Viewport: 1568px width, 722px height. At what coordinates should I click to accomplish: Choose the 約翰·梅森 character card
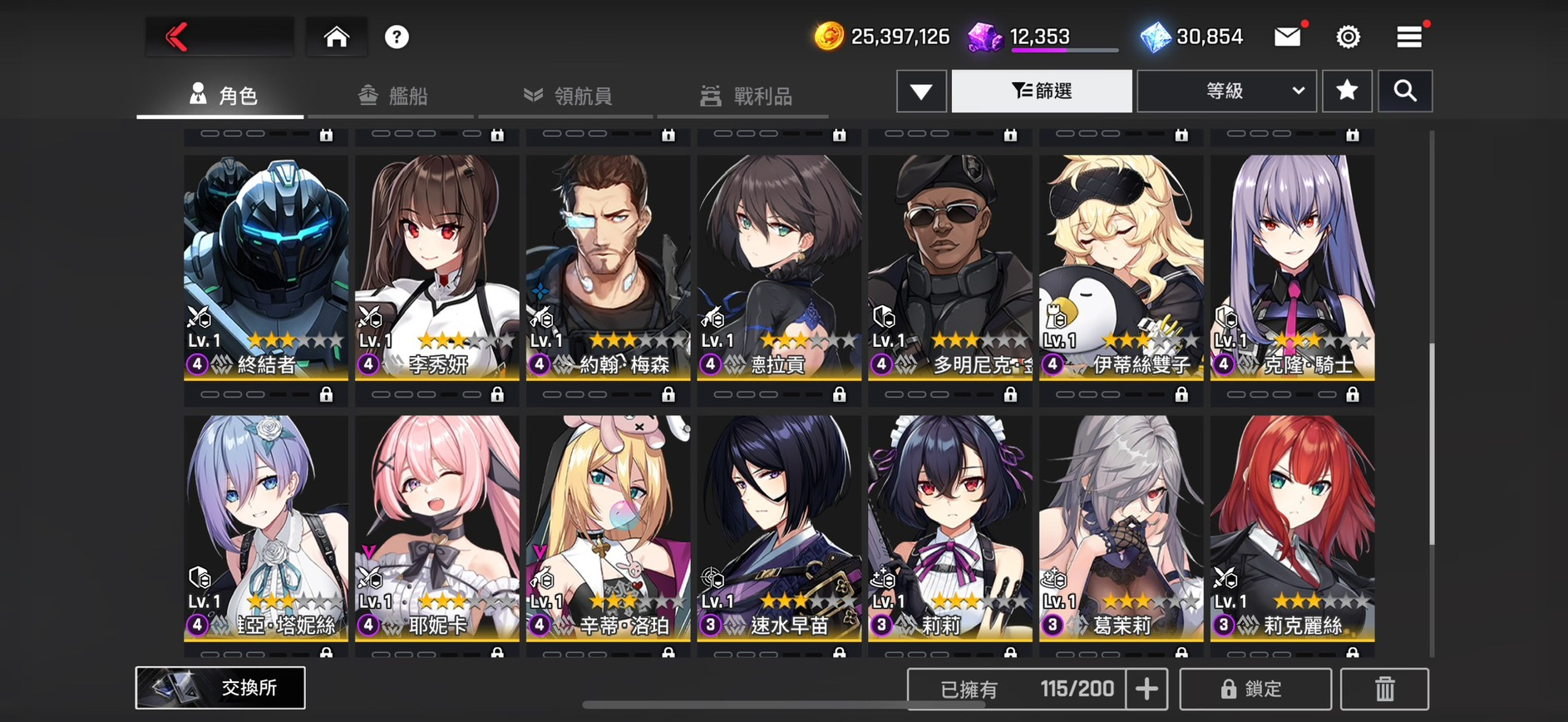pos(608,266)
